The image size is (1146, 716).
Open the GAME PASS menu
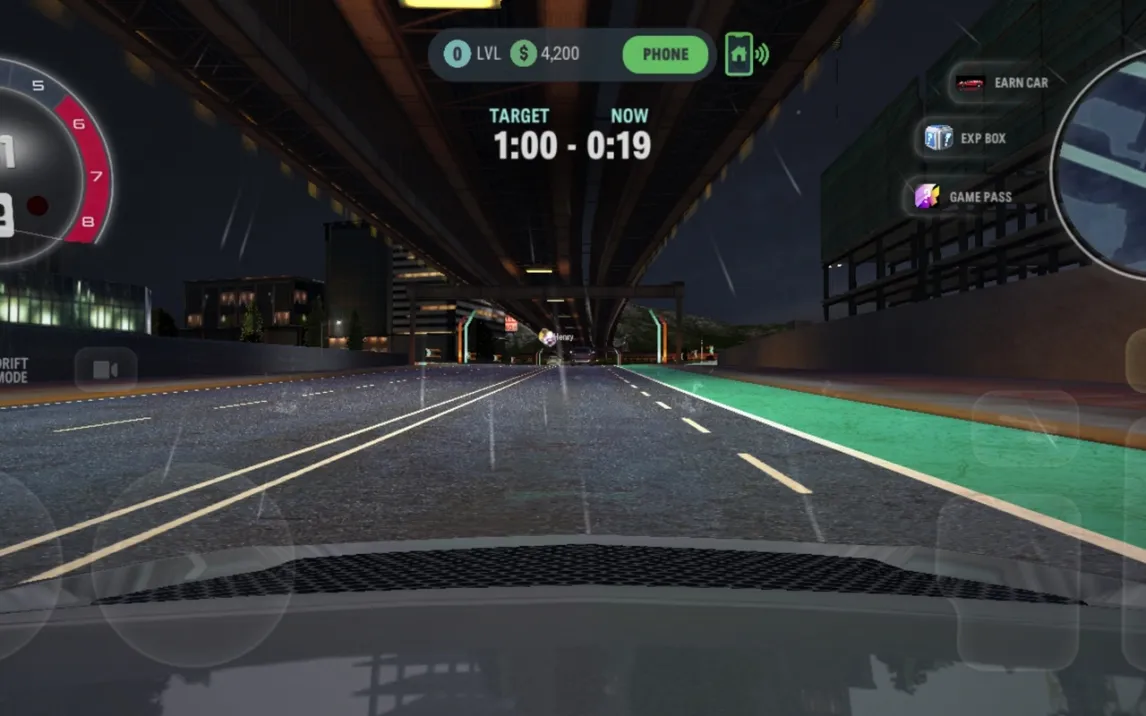click(x=962, y=197)
